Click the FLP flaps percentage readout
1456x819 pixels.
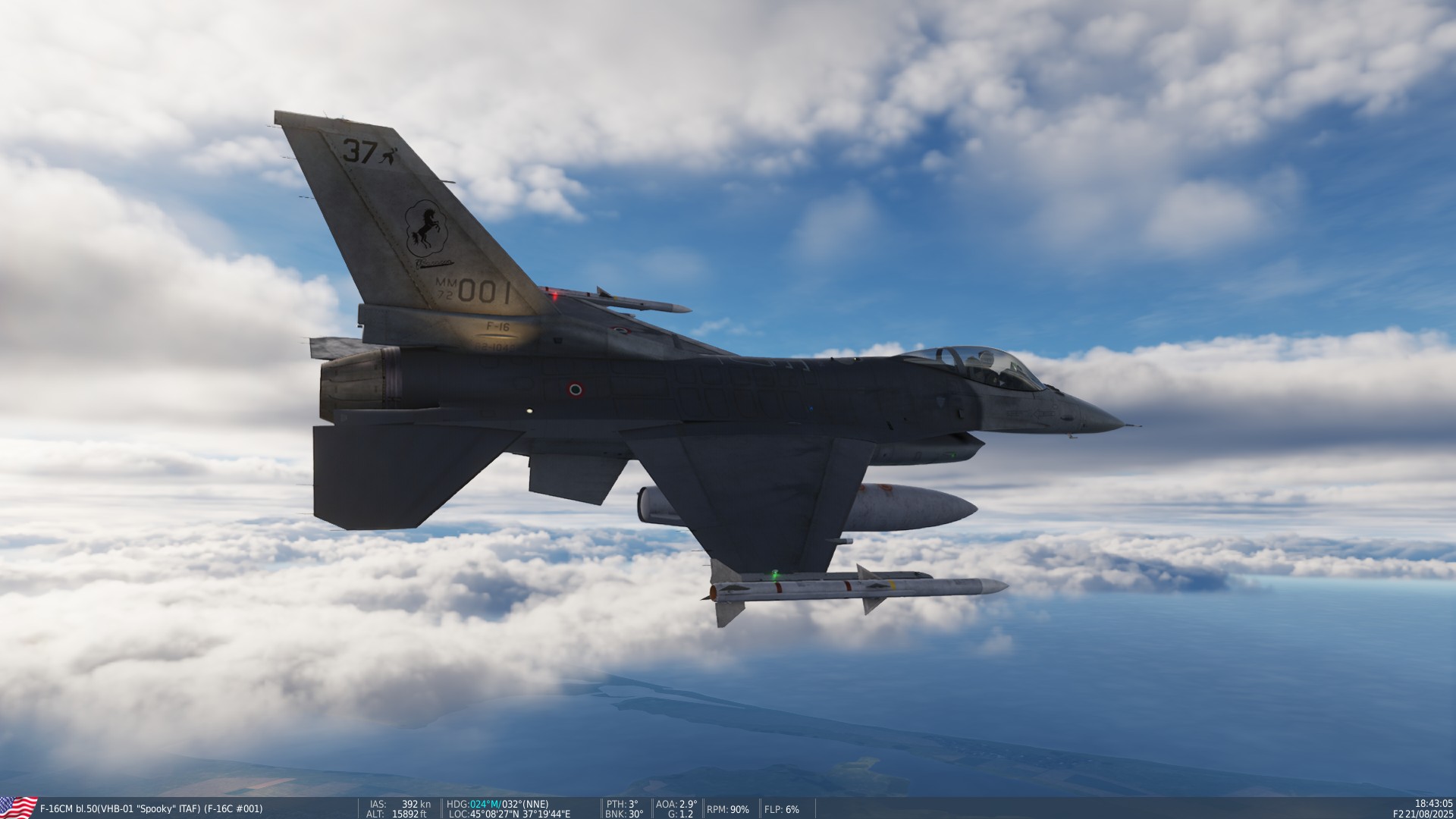(x=782, y=810)
